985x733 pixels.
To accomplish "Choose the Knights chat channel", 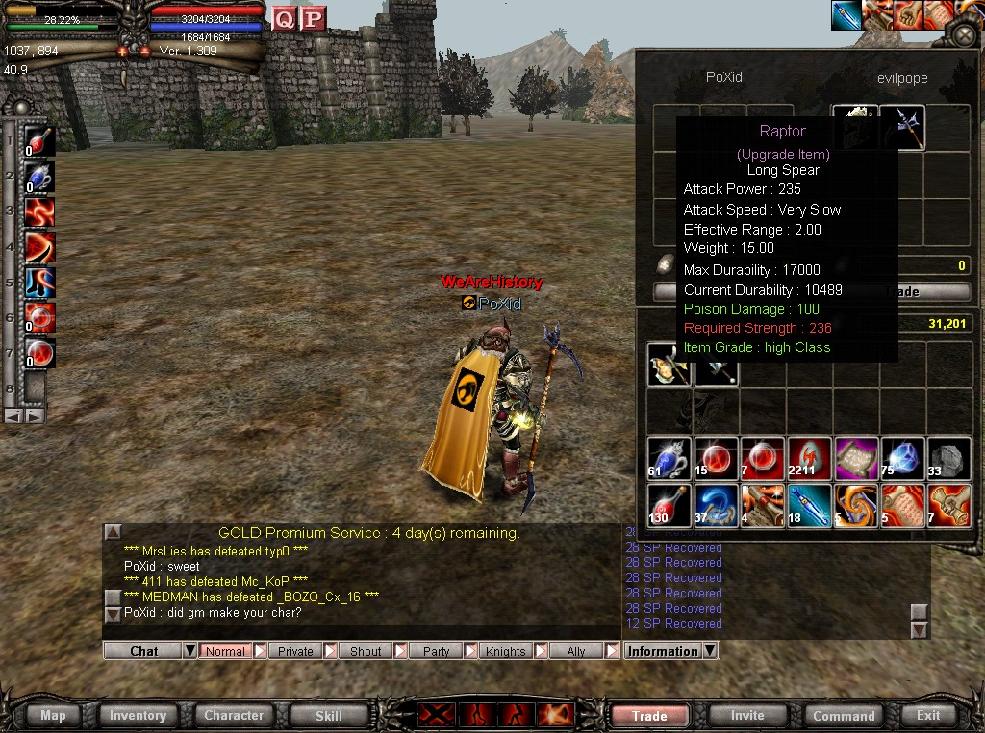I will click(x=505, y=651).
